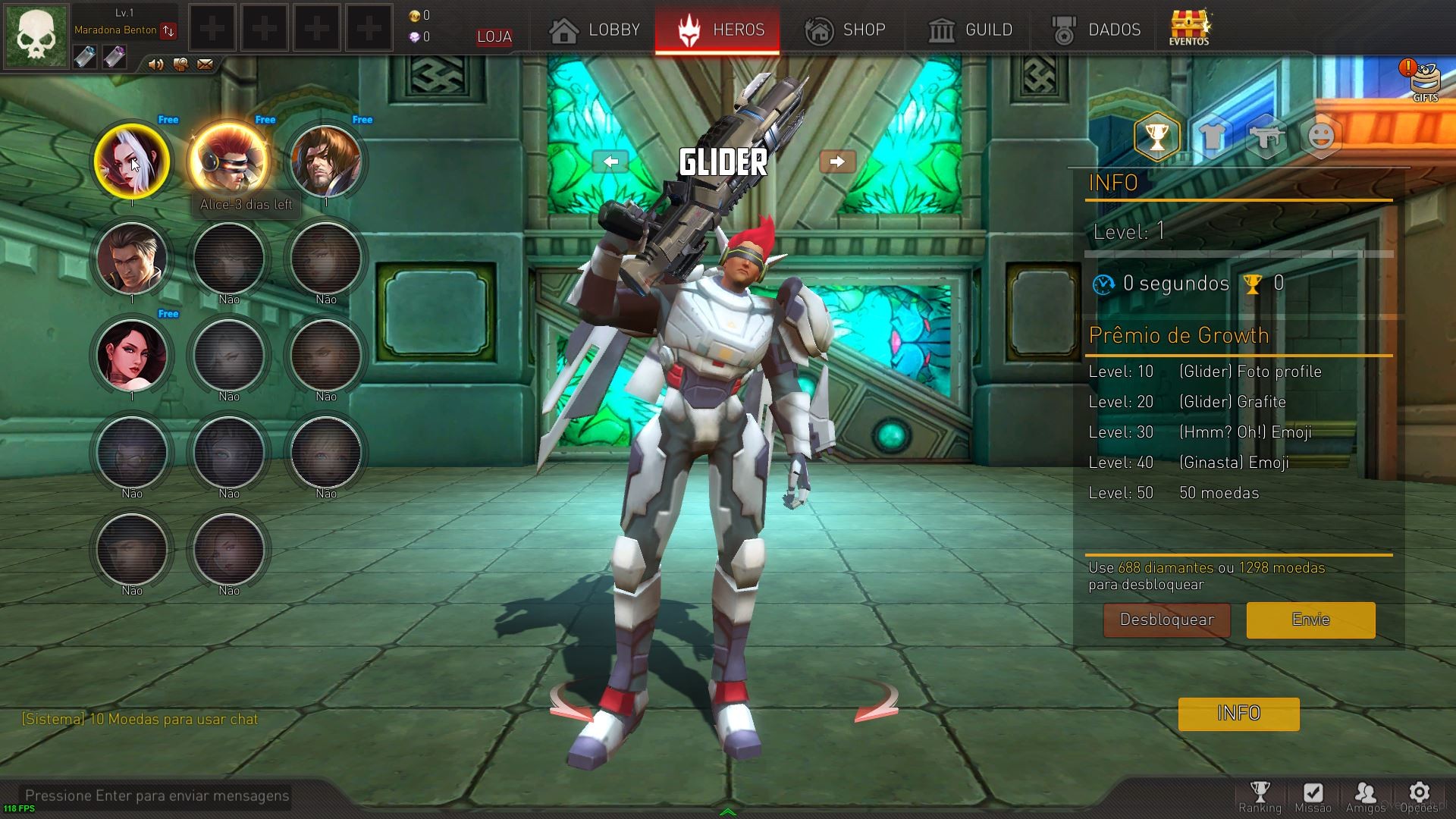1456x819 pixels.
Task: Open the weapon gun tab
Action: (x=1266, y=137)
